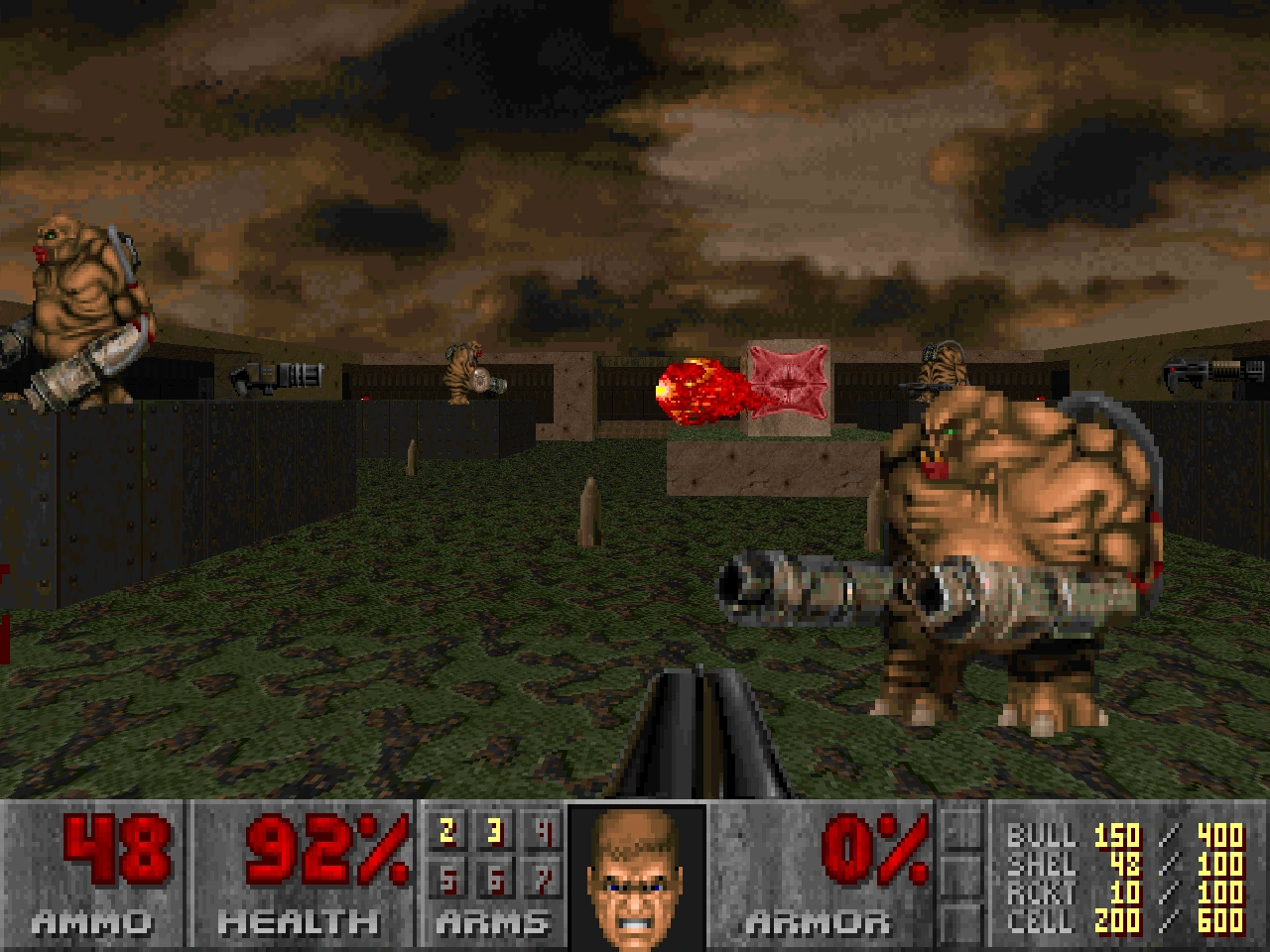Image resolution: width=1270 pixels, height=952 pixels.
Task: Expand the SHEL ammo row
Action: [1041, 864]
